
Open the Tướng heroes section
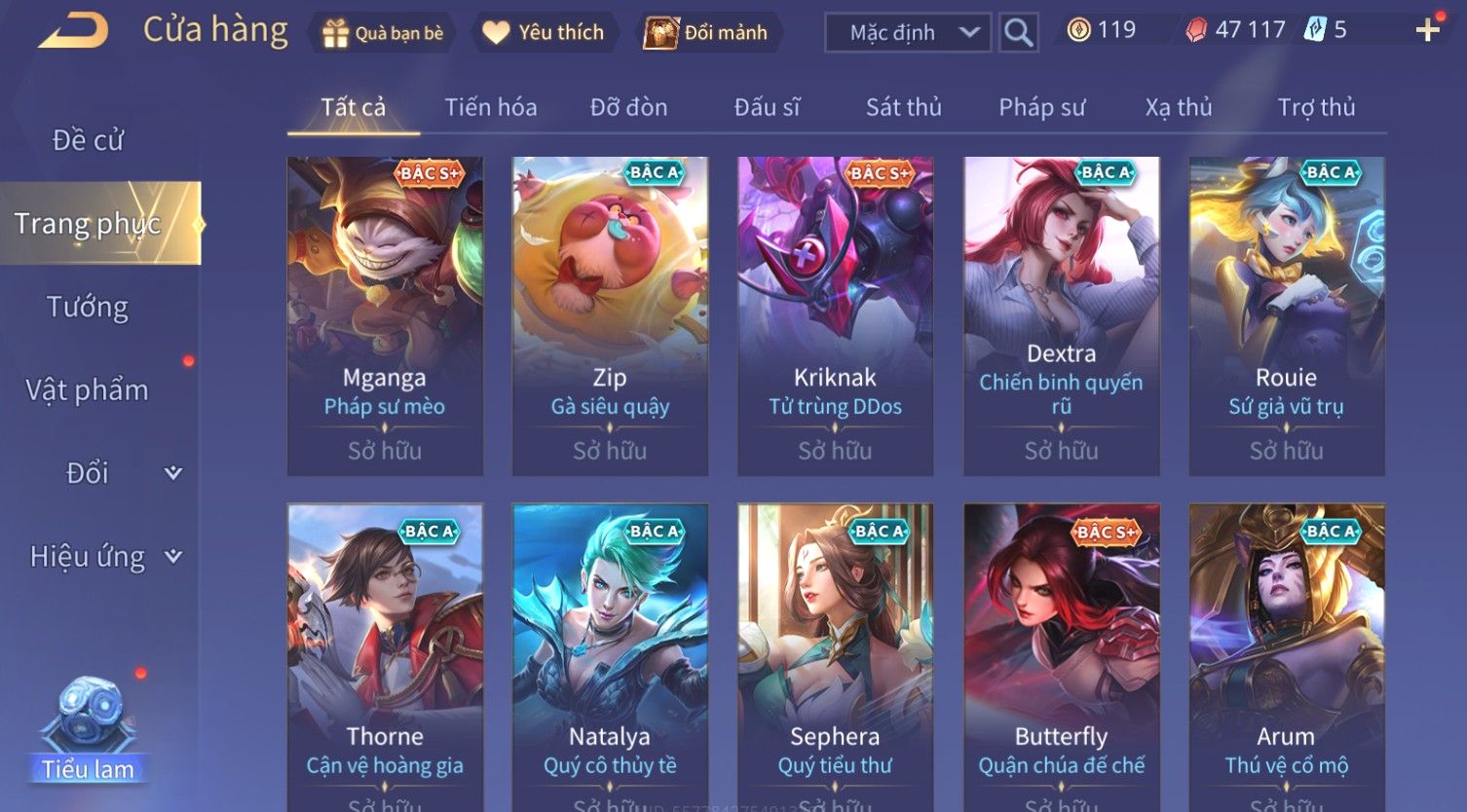click(88, 308)
